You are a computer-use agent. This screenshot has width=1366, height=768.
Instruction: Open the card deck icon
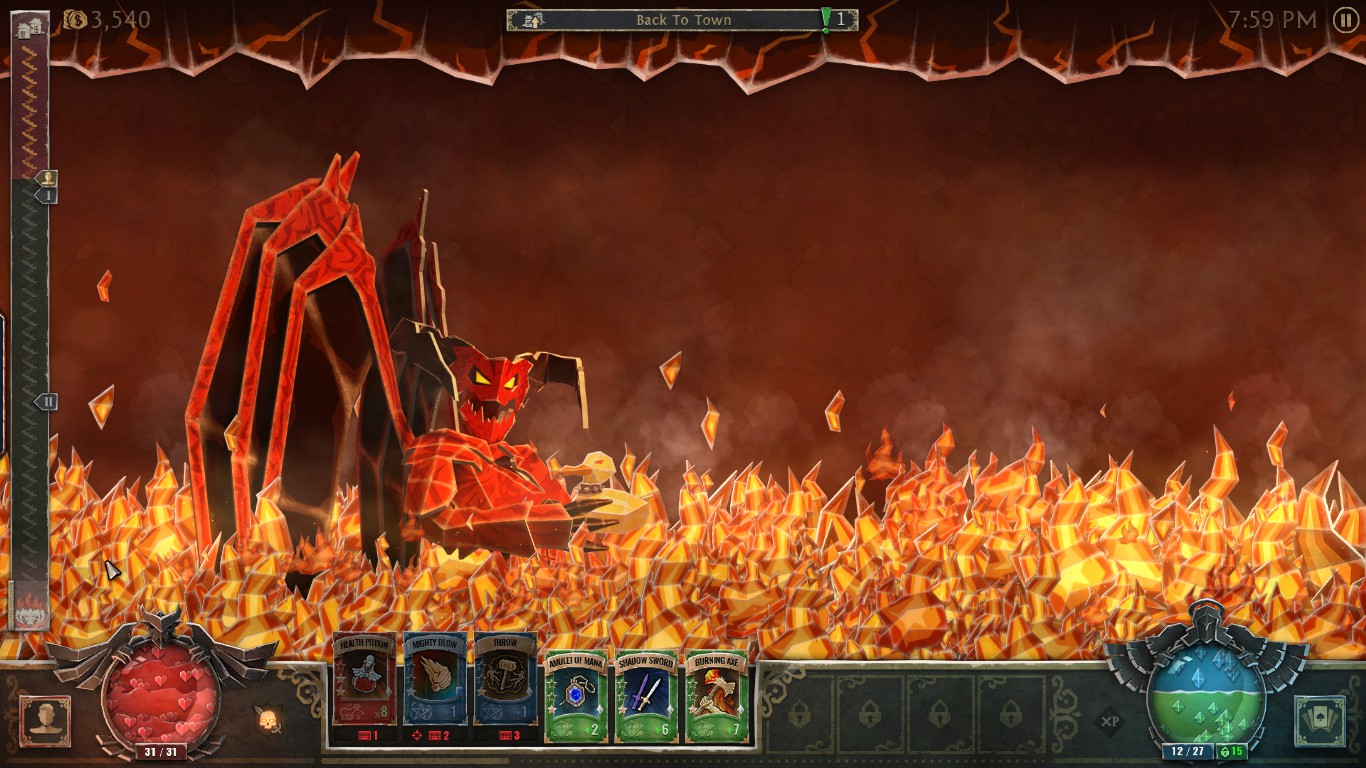pos(1320,721)
